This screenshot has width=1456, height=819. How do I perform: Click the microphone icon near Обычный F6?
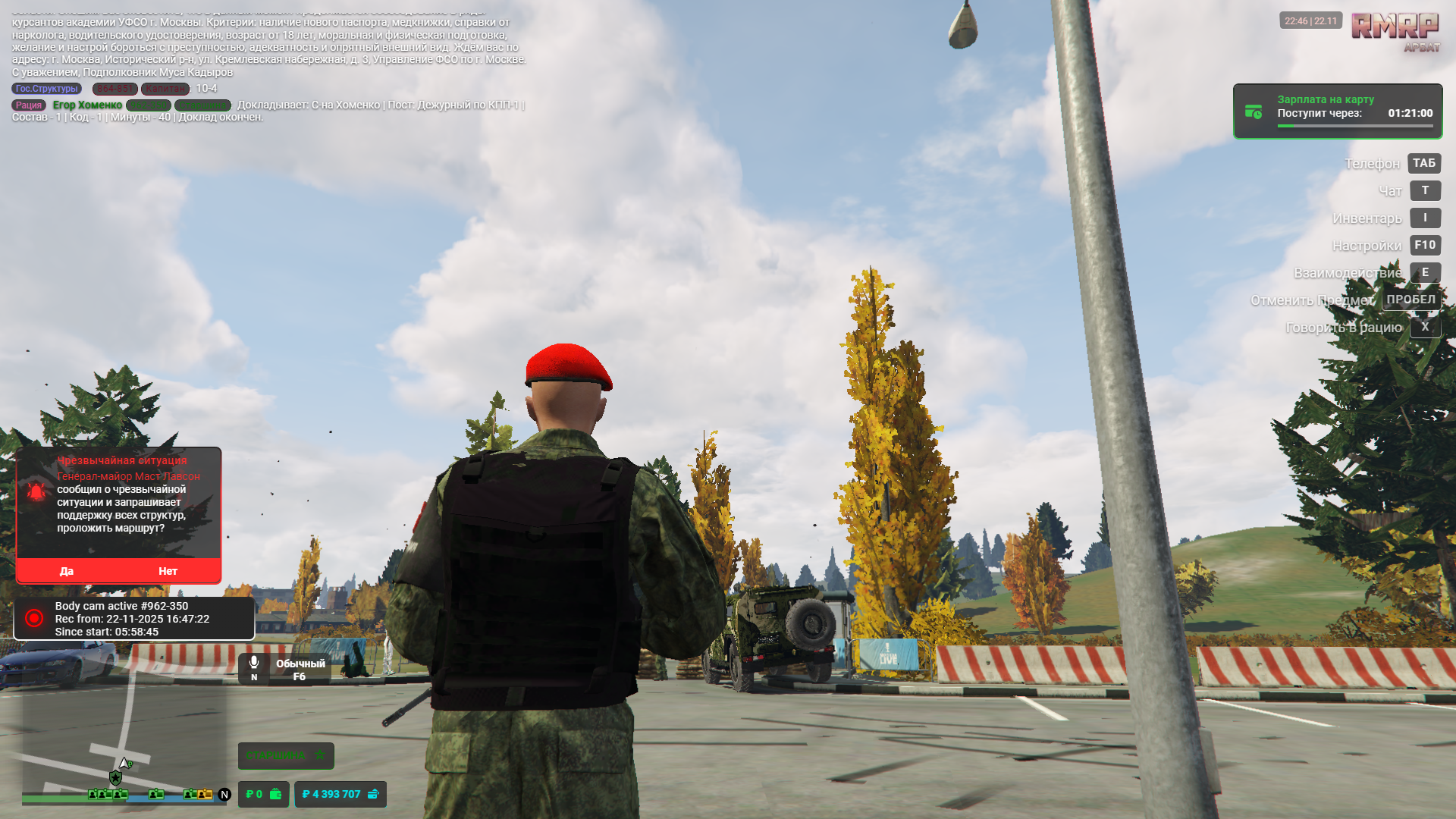click(253, 664)
